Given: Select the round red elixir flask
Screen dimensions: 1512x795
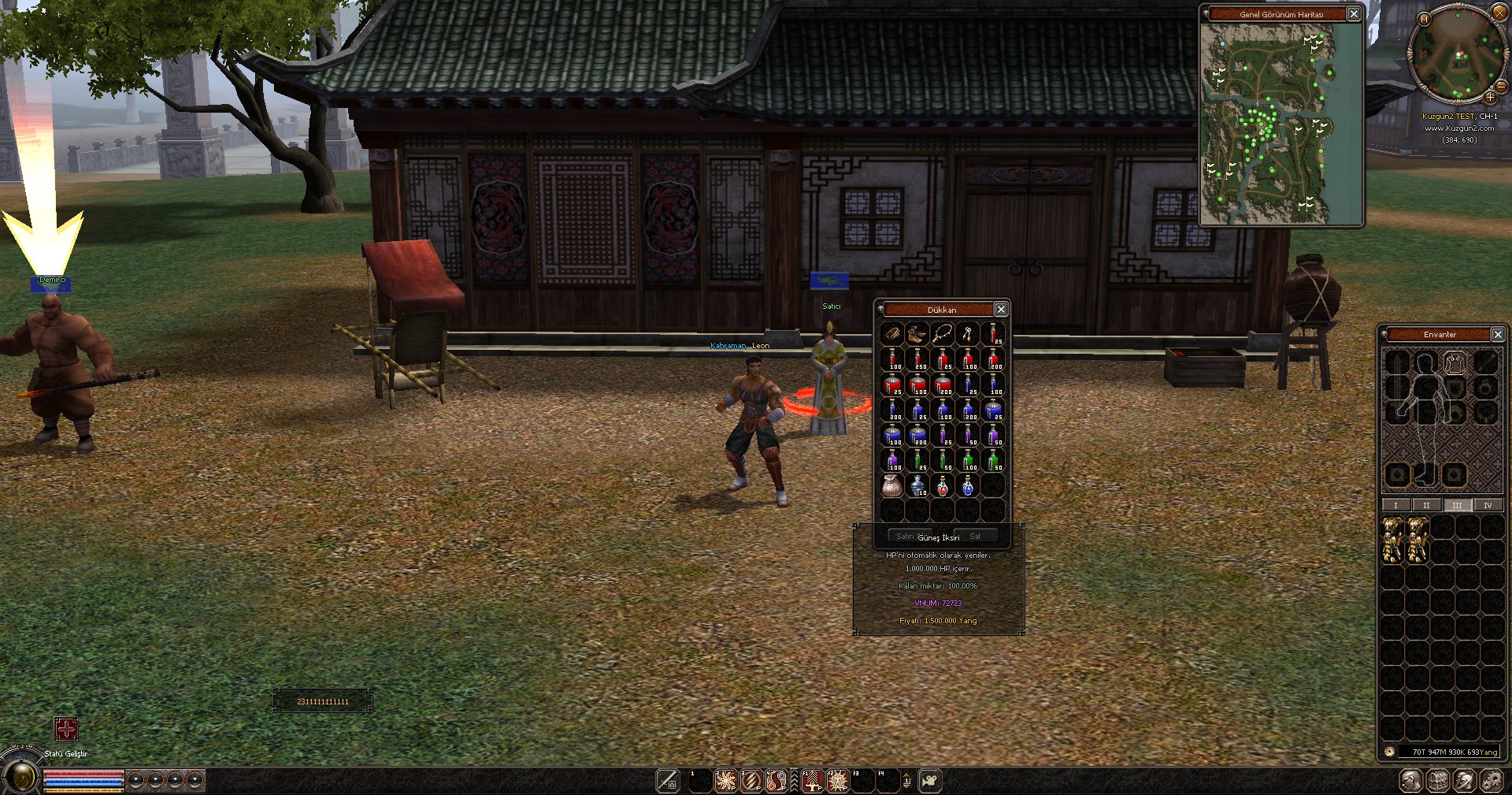Looking at the screenshot, I should (943, 486).
